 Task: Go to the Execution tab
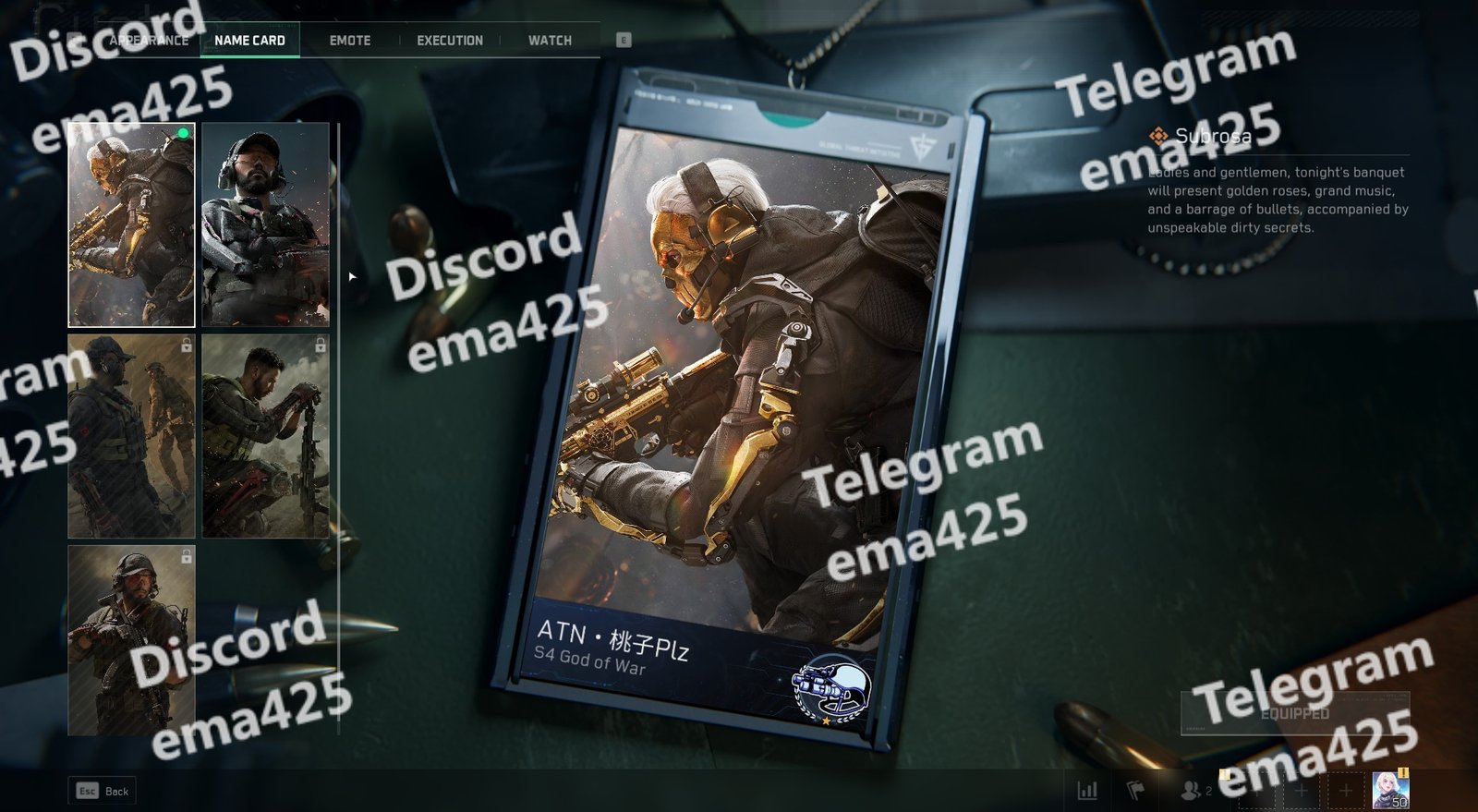pos(450,41)
